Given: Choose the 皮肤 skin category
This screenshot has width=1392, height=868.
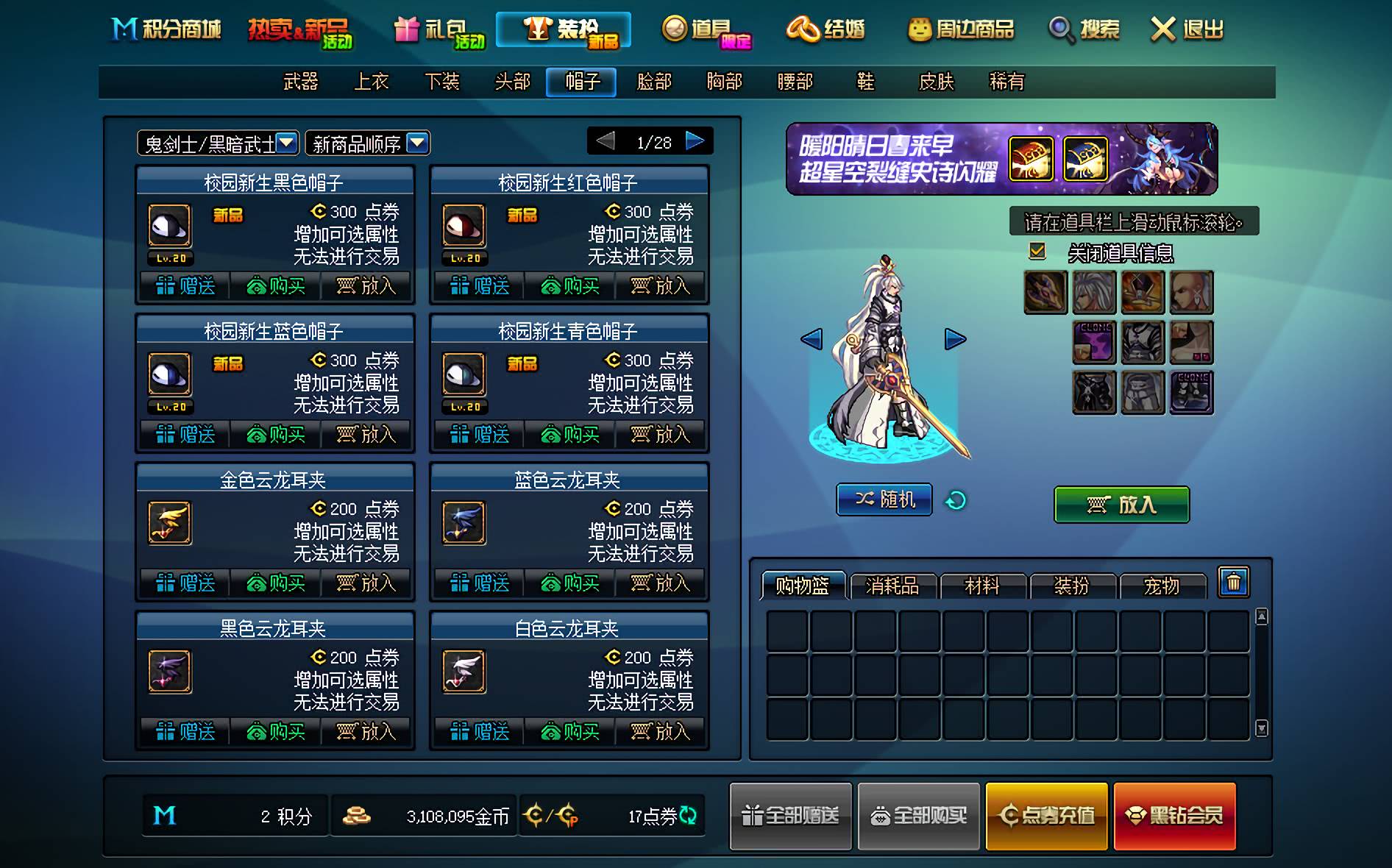Looking at the screenshot, I should click(x=936, y=82).
